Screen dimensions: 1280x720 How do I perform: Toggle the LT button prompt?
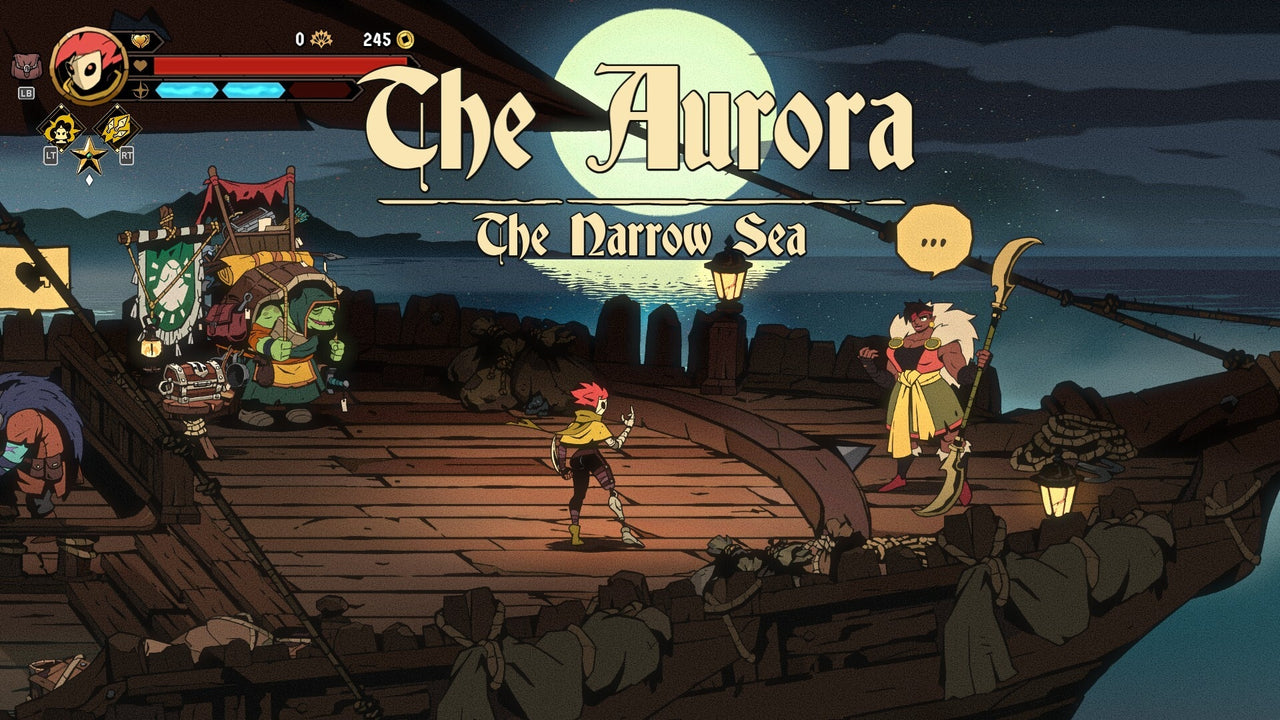(50, 156)
